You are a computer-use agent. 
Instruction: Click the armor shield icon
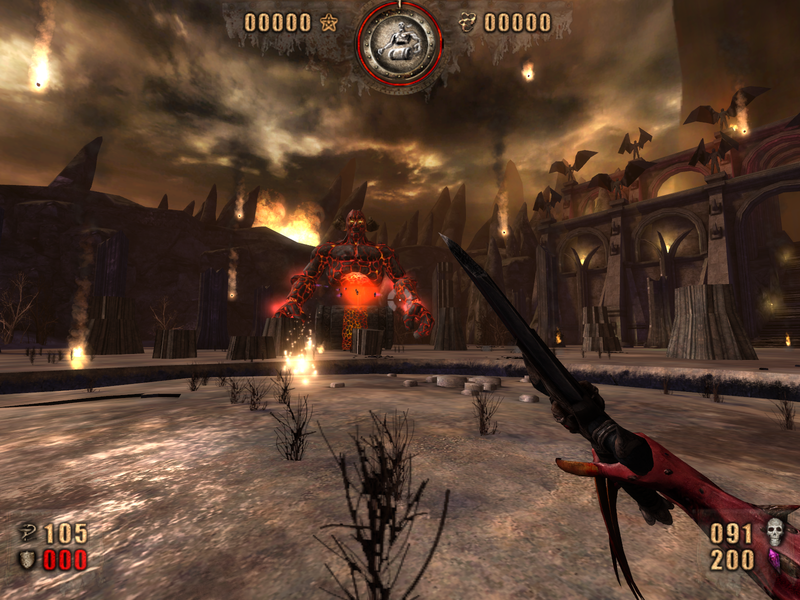25,560
